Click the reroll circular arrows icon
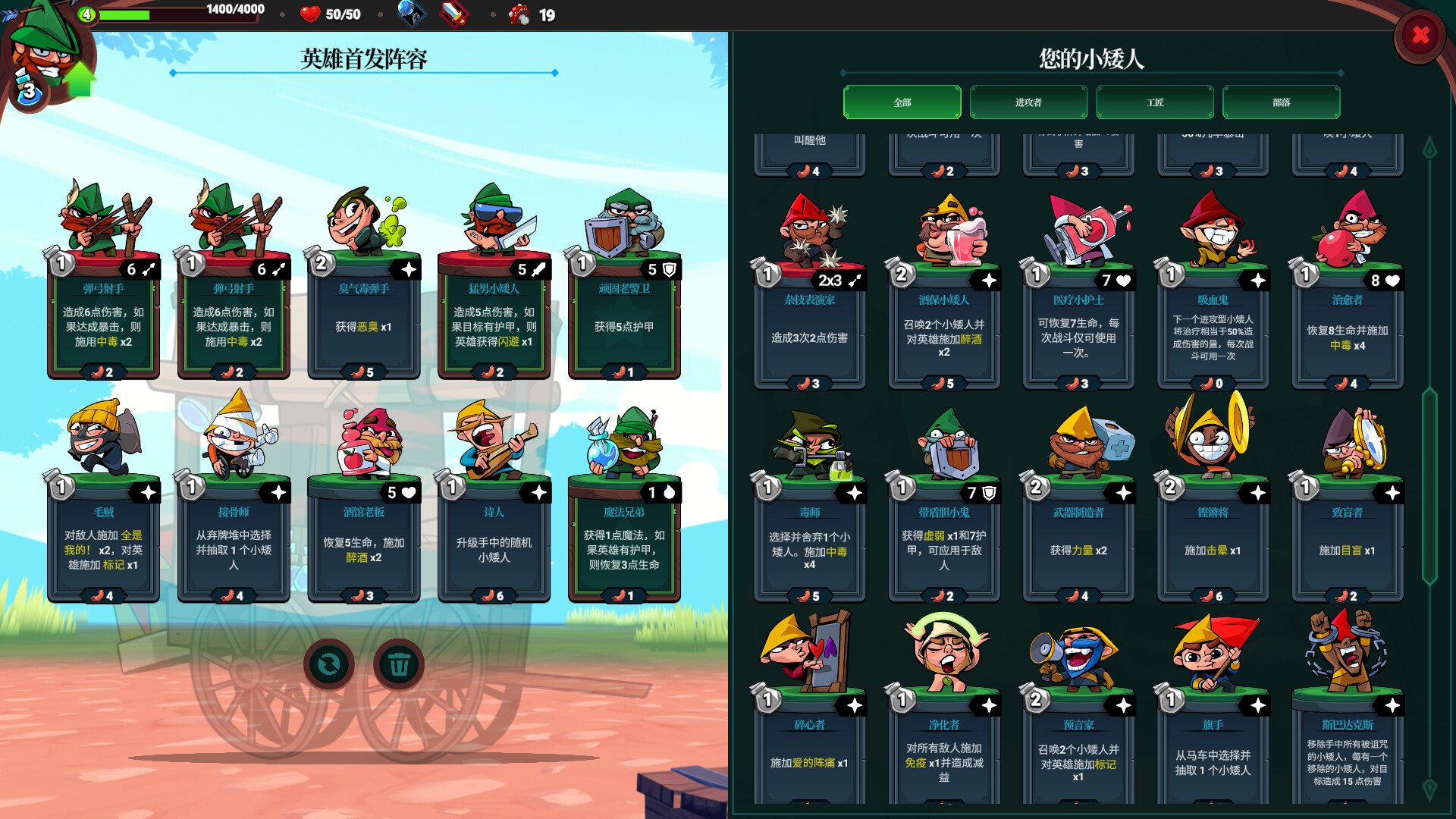The height and width of the screenshot is (819, 1456). [x=329, y=665]
